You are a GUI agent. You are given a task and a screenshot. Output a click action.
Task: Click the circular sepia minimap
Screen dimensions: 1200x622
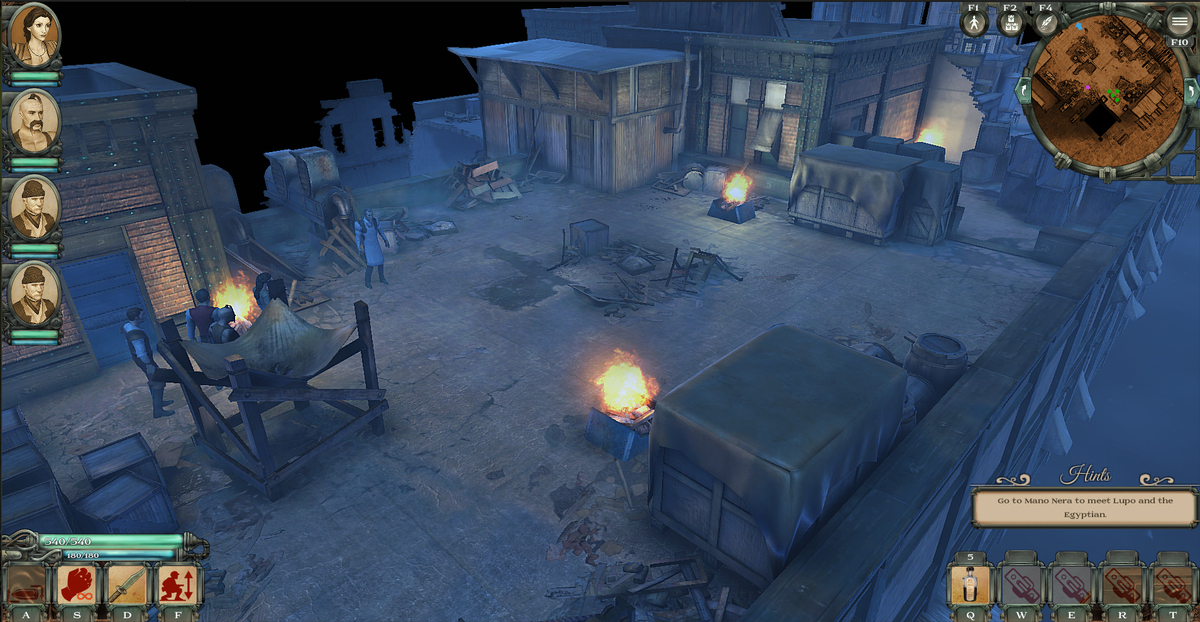[x=1103, y=88]
